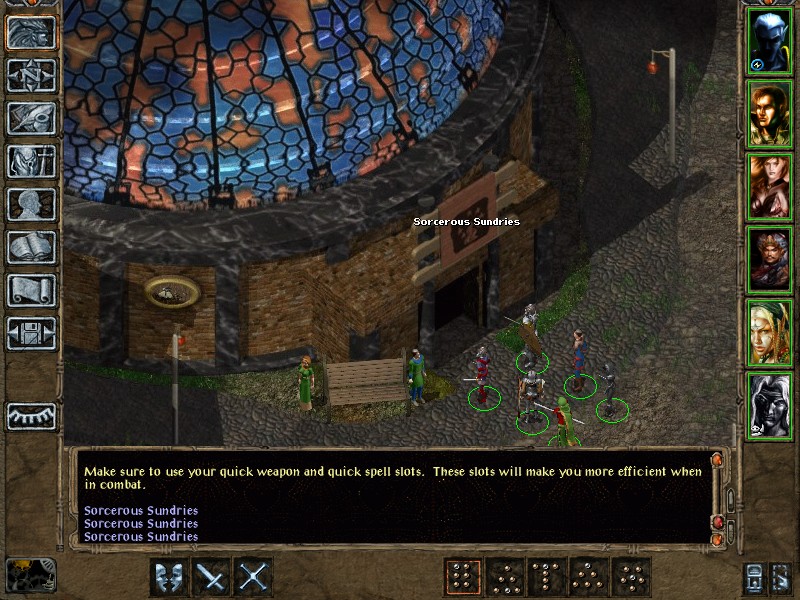Pick the blonde elf's portrait
The height and width of the screenshot is (600, 800).
point(769,333)
